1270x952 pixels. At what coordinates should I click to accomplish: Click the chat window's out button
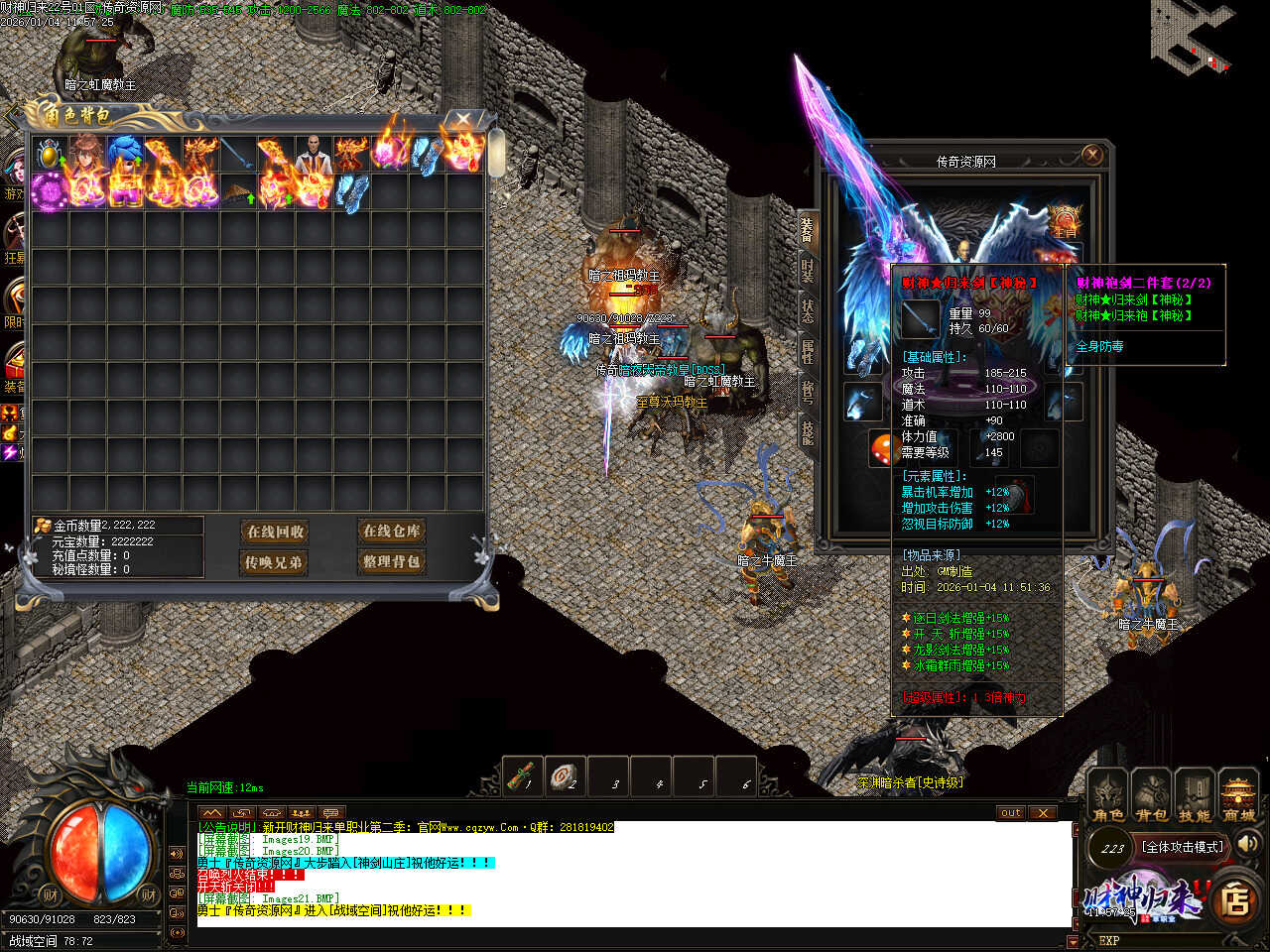(1010, 813)
